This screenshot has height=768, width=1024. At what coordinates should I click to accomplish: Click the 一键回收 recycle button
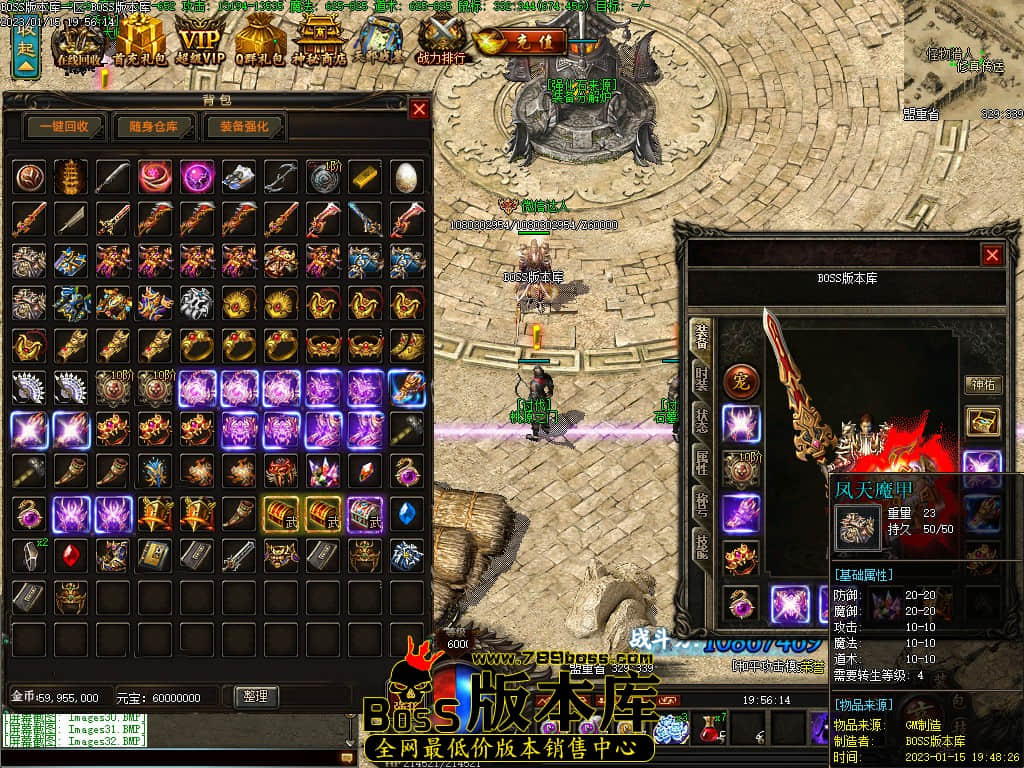click(65, 127)
